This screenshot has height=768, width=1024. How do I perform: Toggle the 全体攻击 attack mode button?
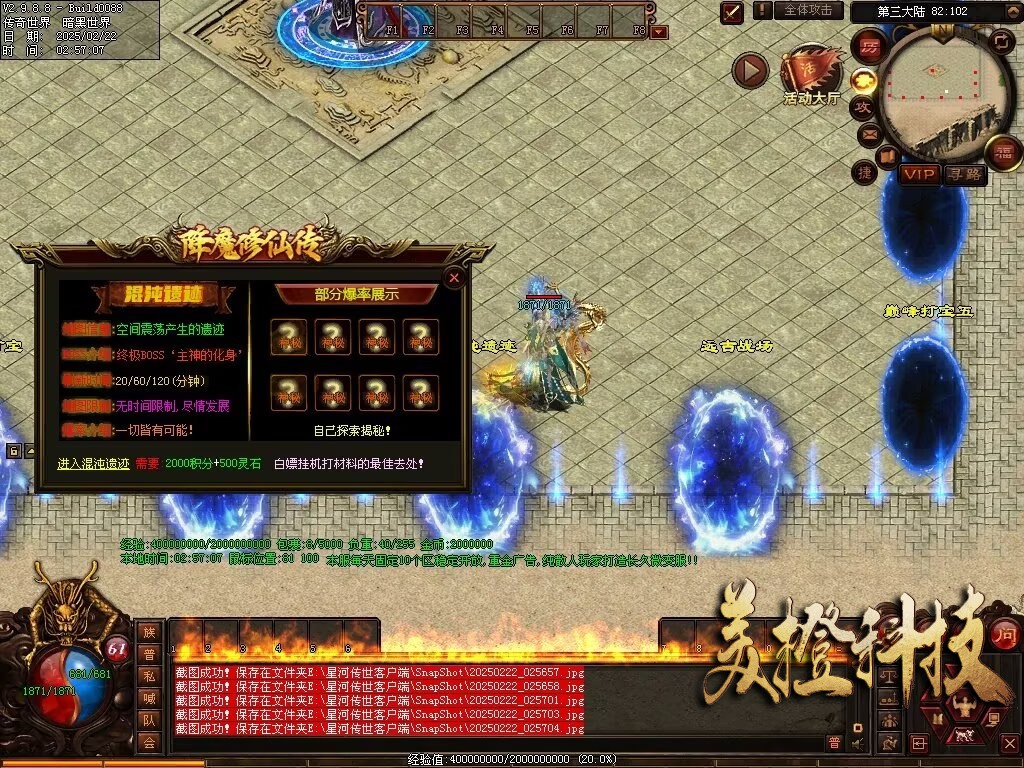(x=807, y=10)
